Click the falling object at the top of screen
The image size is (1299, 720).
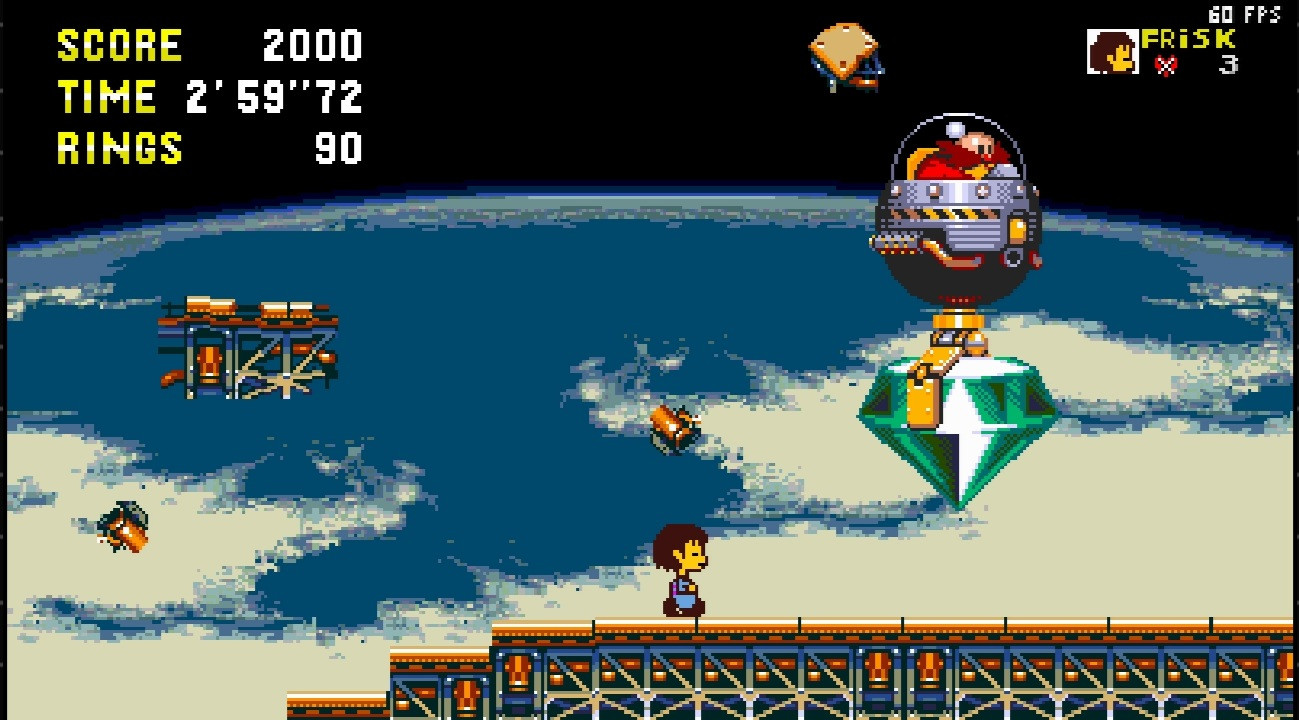(842, 55)
